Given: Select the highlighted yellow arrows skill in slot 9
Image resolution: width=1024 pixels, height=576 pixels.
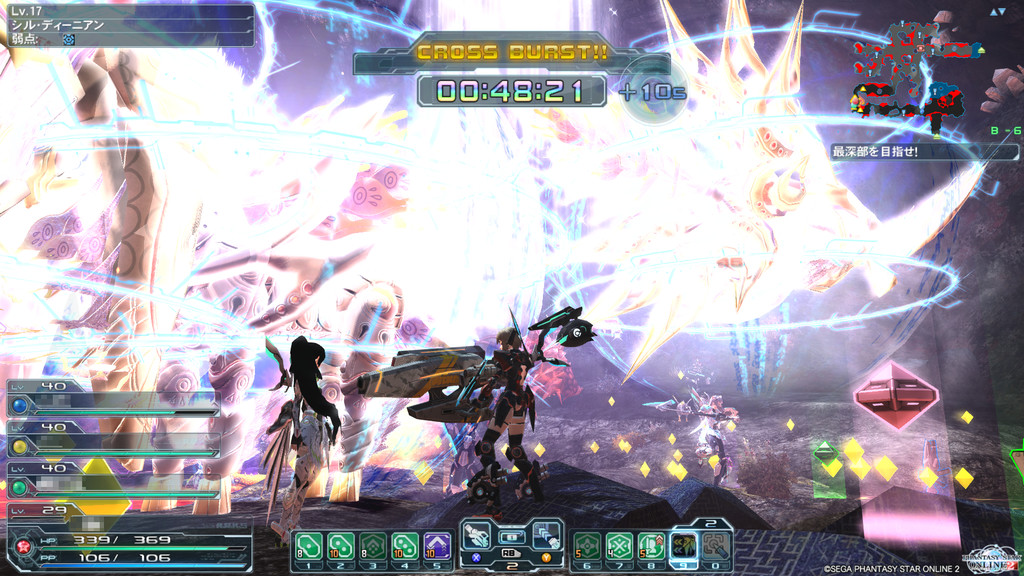Looking at the screenshot, I should pos(684,545).
